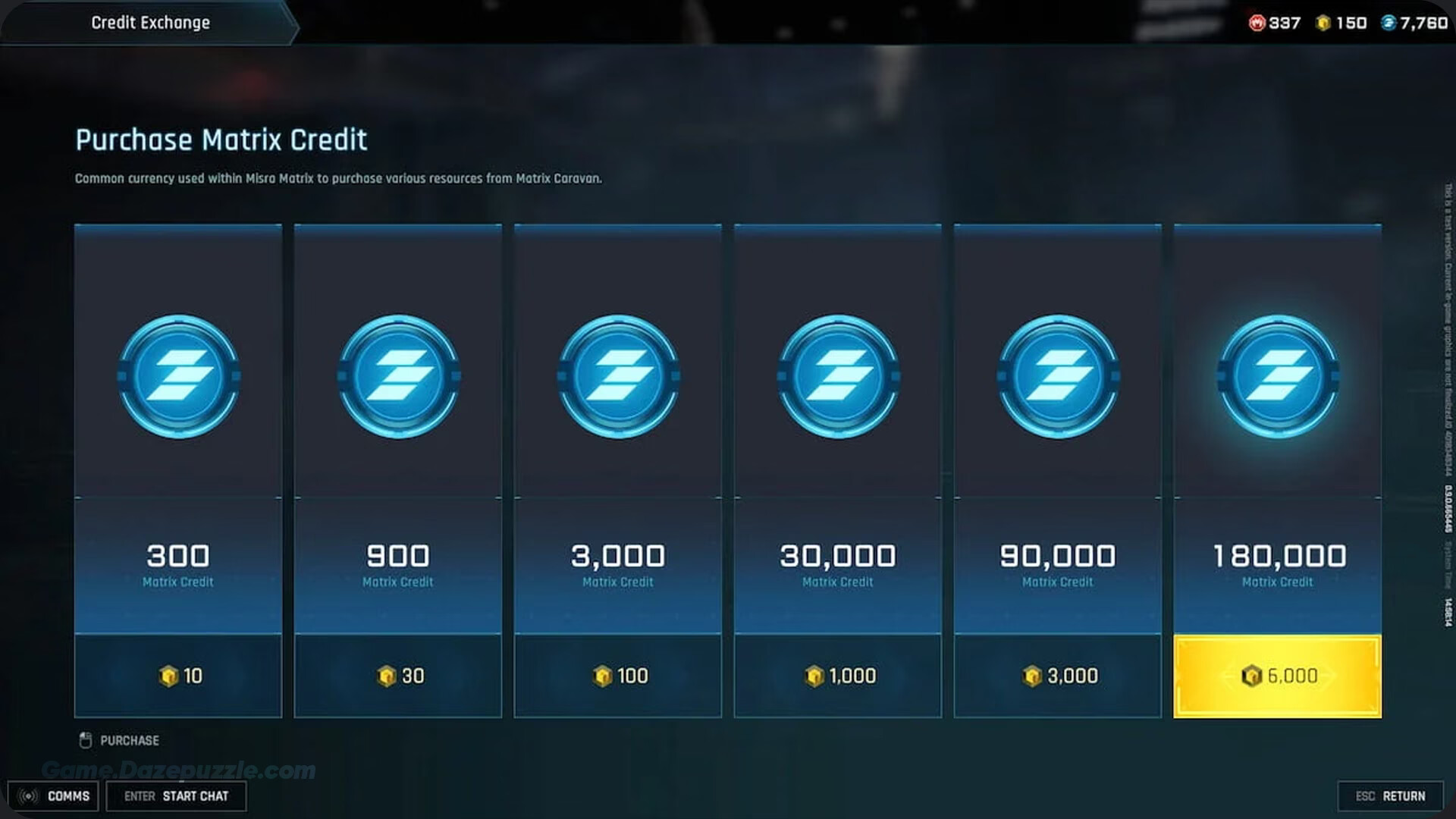
Task: Click the mouse icon beside PURCHASE
Action: (x=85, y=740)
